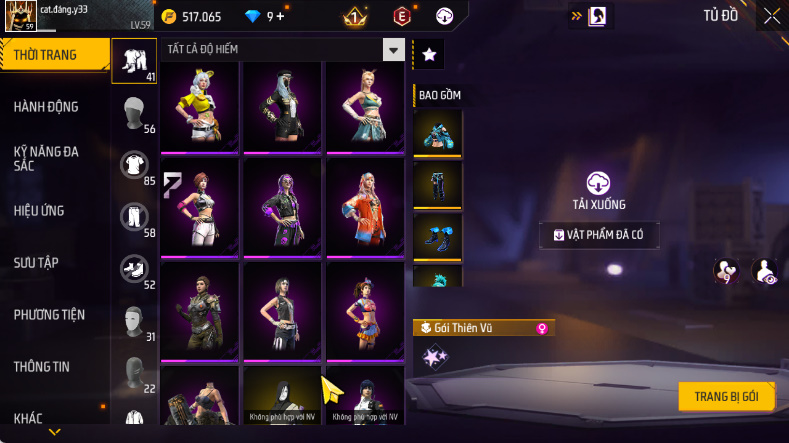
Task: Open Vật Phẩm Đã Có list
Action: [x=599, y=235]
